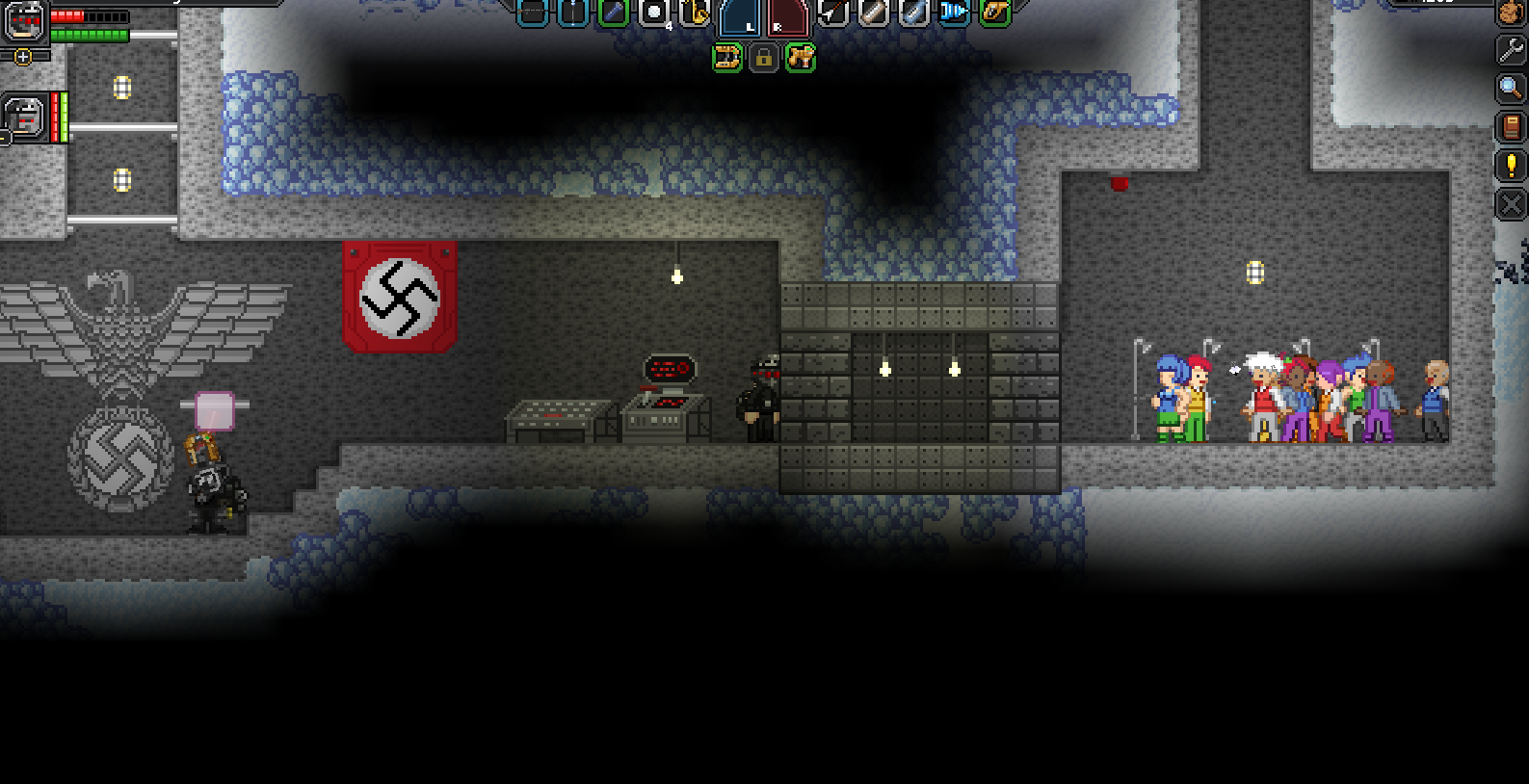Screen dimensions: 1529x784
Task: Select the white arrow tool slot
Action: pyautogui.click(x=832, y=13)
